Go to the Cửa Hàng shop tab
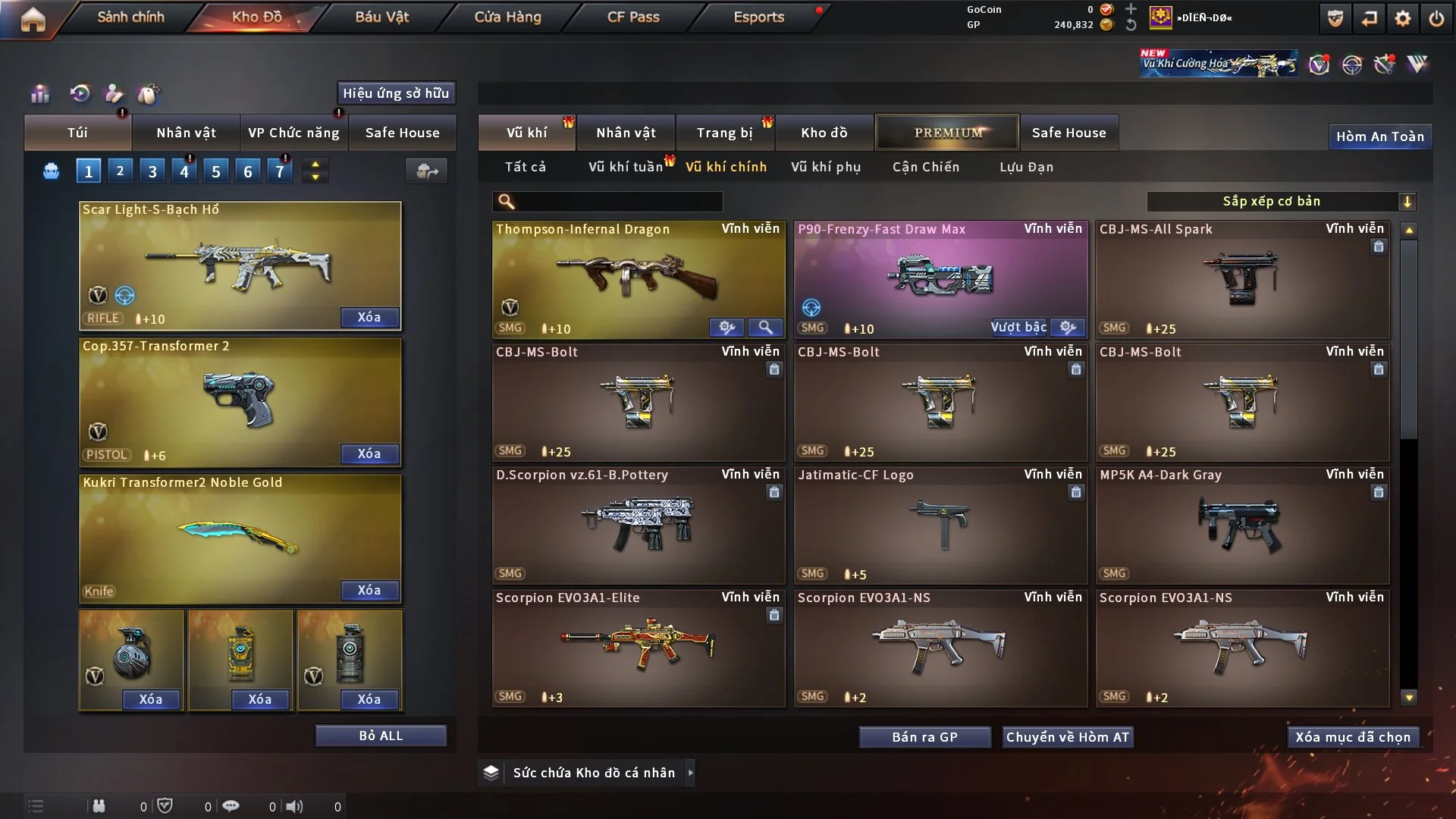The width and height of the screenshot is (1456, 819). point(507,17)
